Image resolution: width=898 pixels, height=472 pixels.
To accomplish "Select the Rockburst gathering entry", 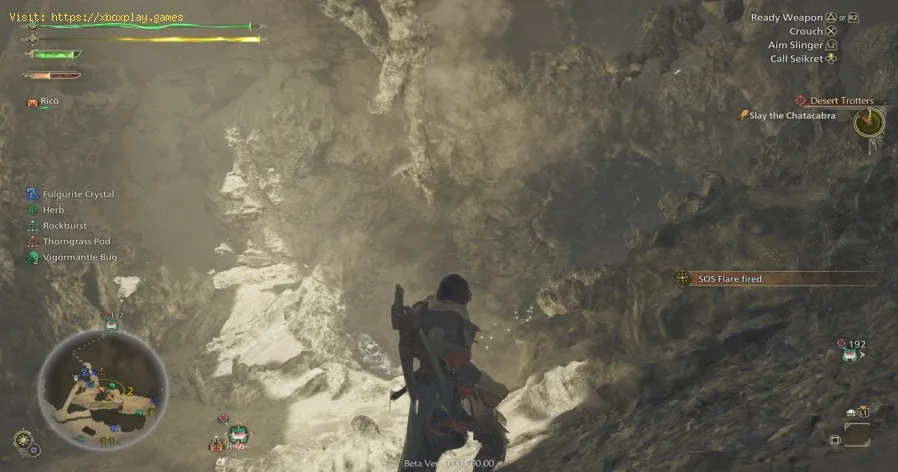I will pos(63,226).
